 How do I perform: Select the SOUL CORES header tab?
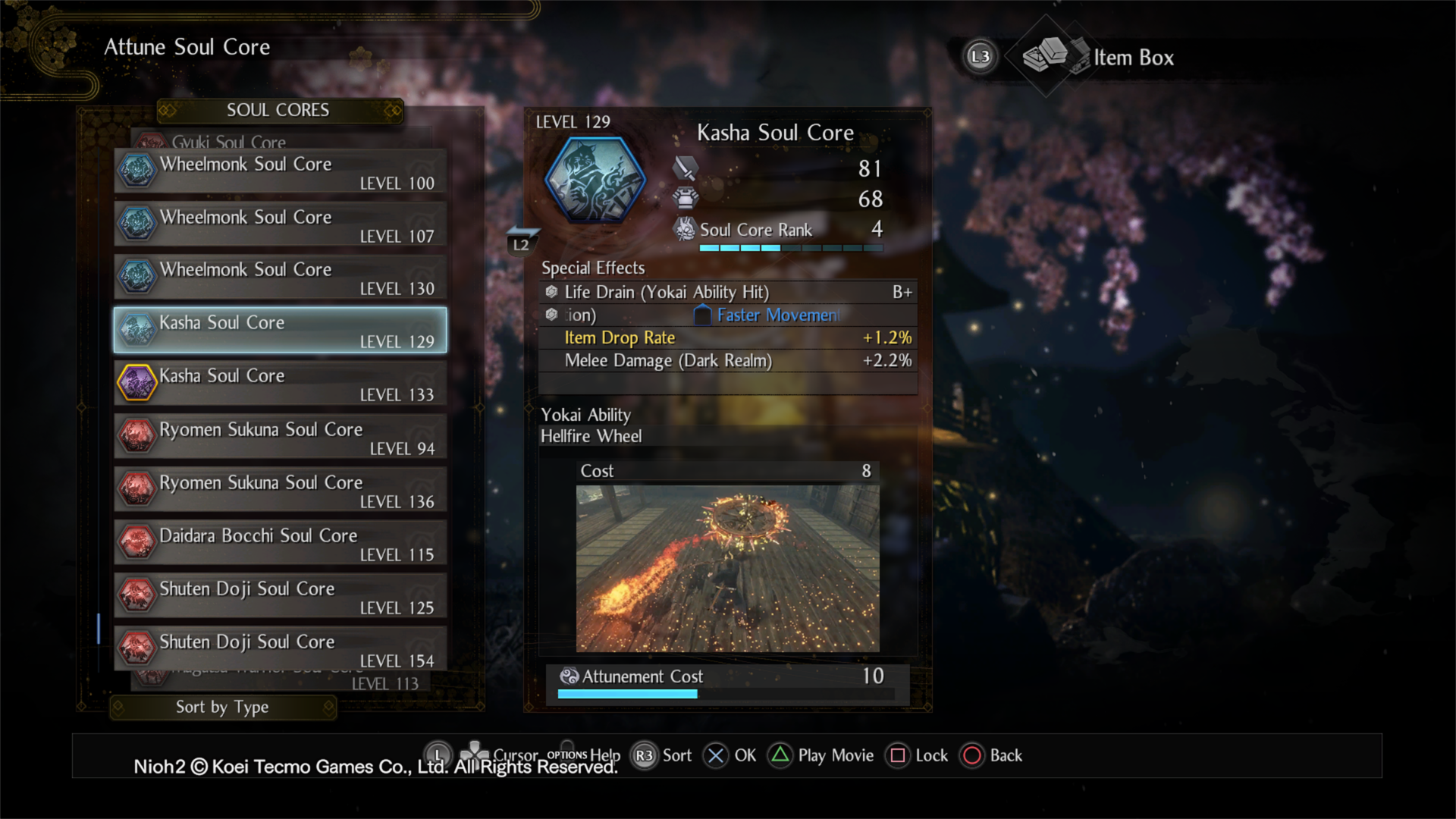(278, 110)
